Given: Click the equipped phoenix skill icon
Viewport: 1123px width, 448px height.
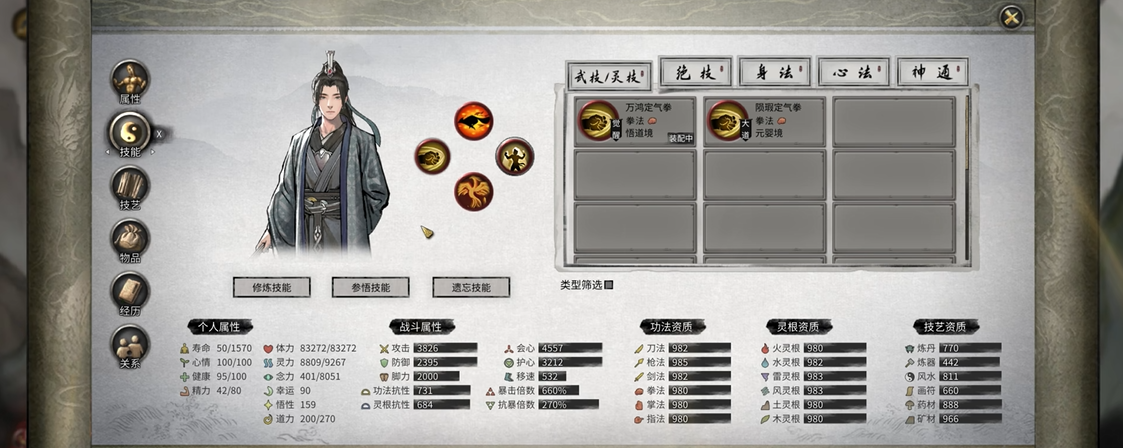Looking at the screenshot, I should (474, 191).
